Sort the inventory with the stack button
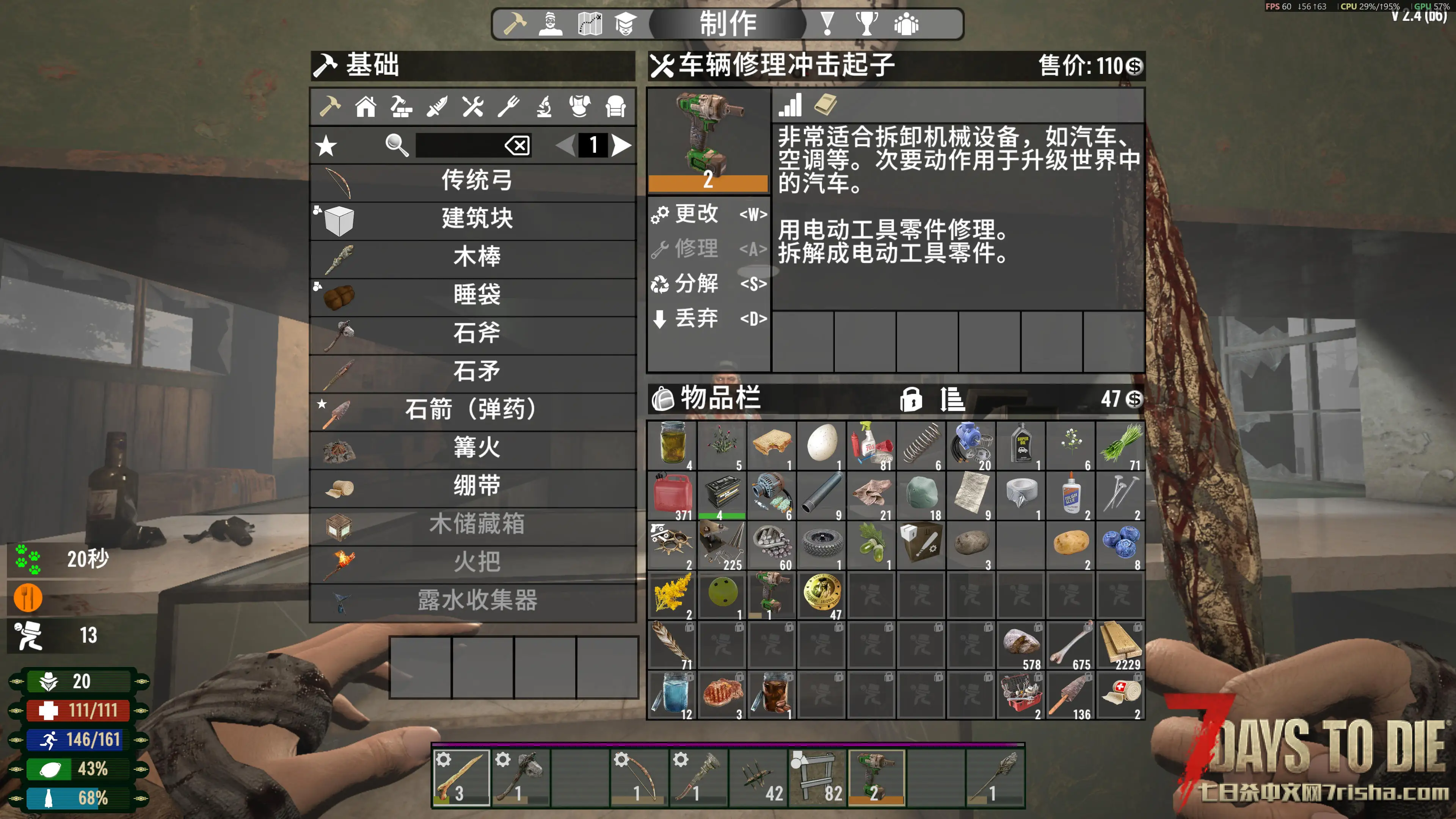Viewport: 1456px width, 819px height. (952, 400)
